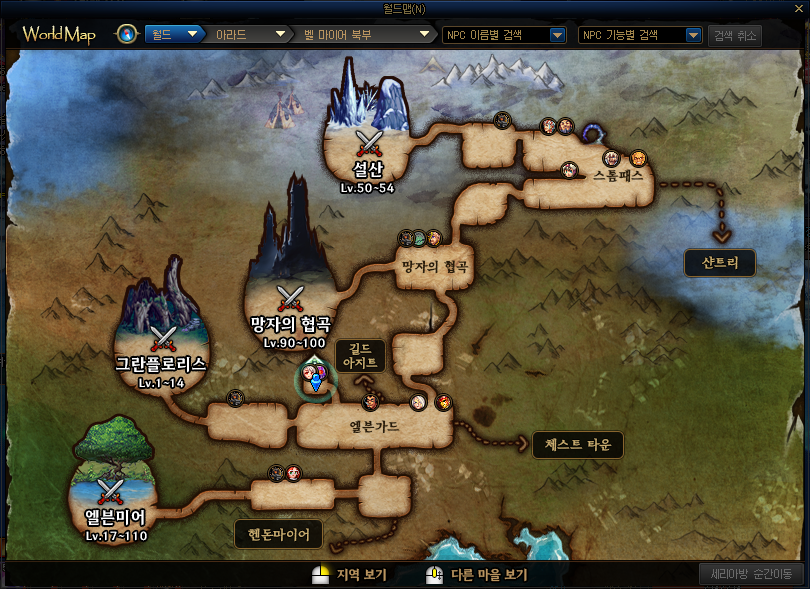
Task: Open the 월드 dropdown in the map bar
Action: tap(174, 35)
